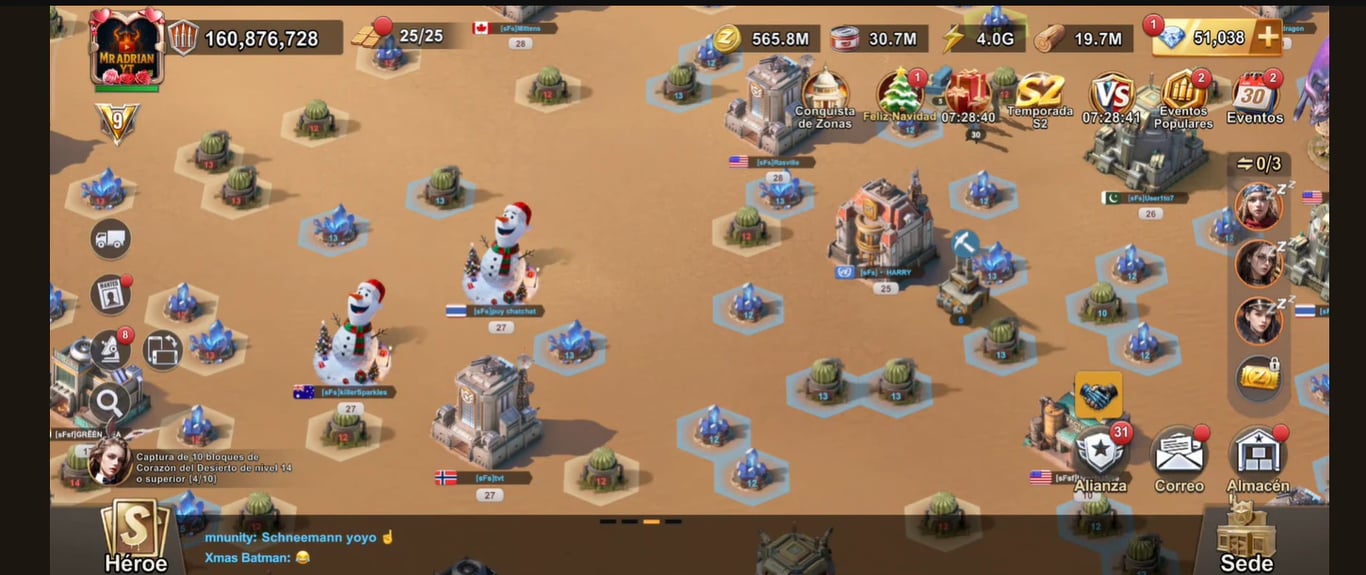Activate the magnifying glass search button
Viewport: 1366px width, 575px height.
click(109, 404)
